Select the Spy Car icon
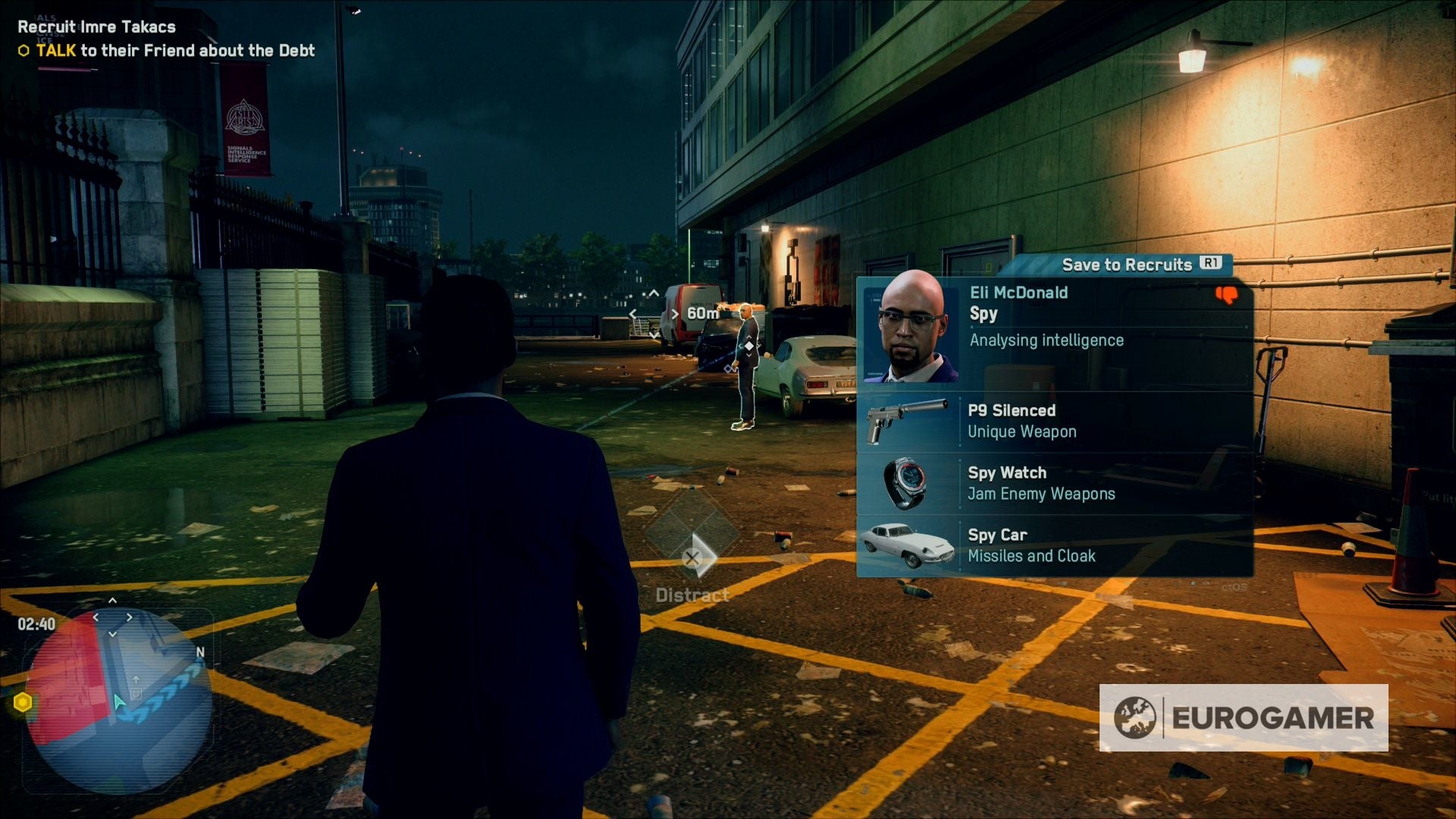Viewport: 1456px width, 819px height. (908, 544)
